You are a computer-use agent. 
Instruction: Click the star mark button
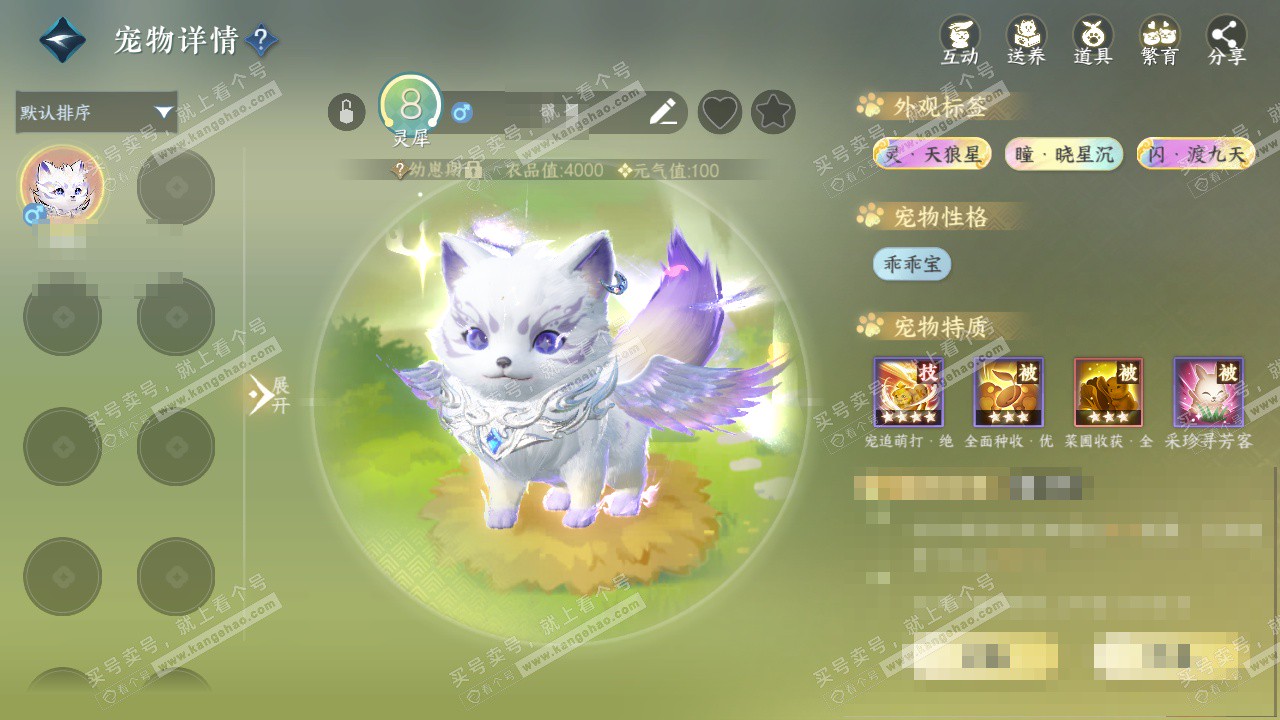pyautogui.click(x=773, y=112)
